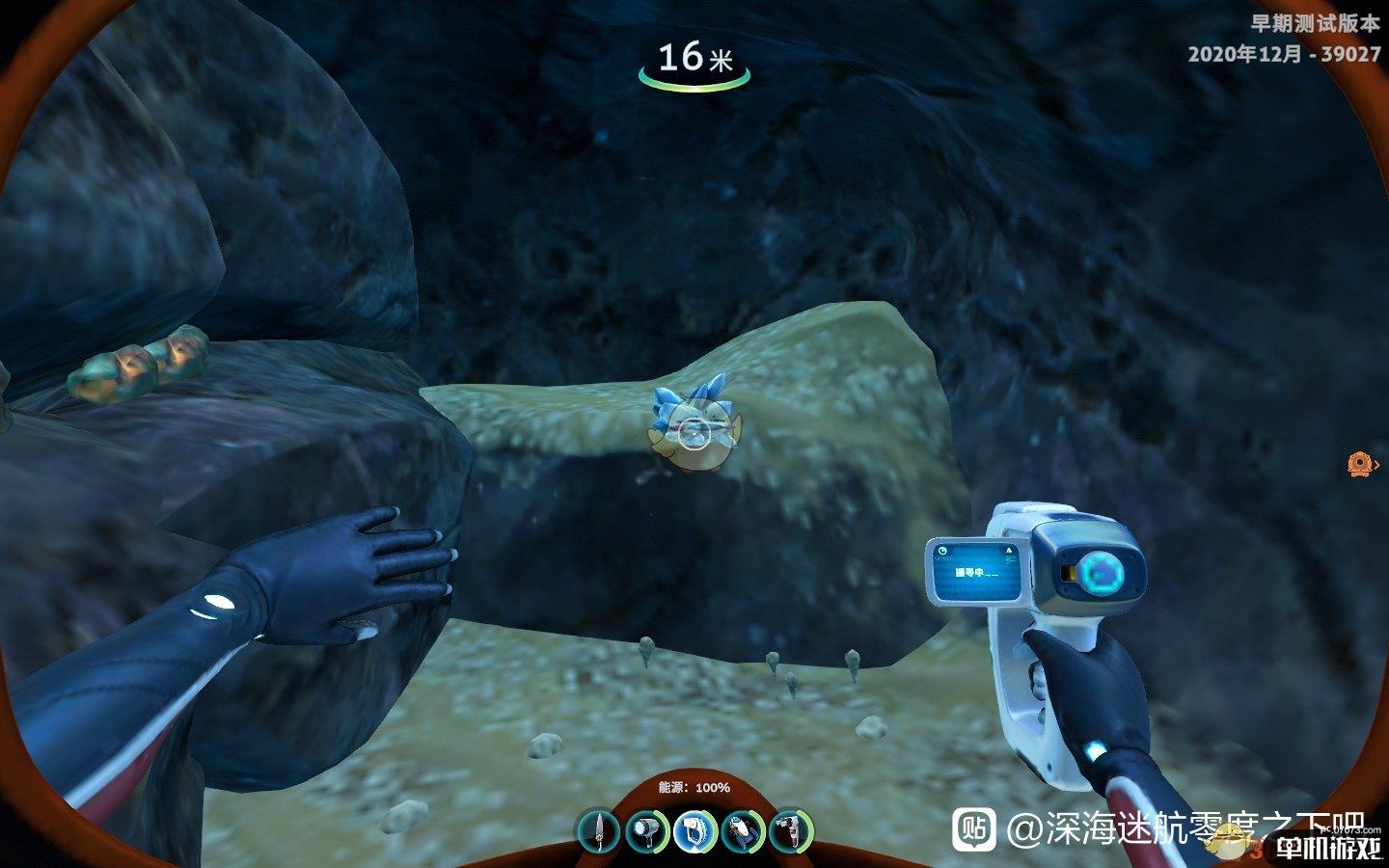This screenshot has height=868, width=1389.
Task: Switch to the fourth hotbar tool, right of the scanner
Action: [742, 830]
